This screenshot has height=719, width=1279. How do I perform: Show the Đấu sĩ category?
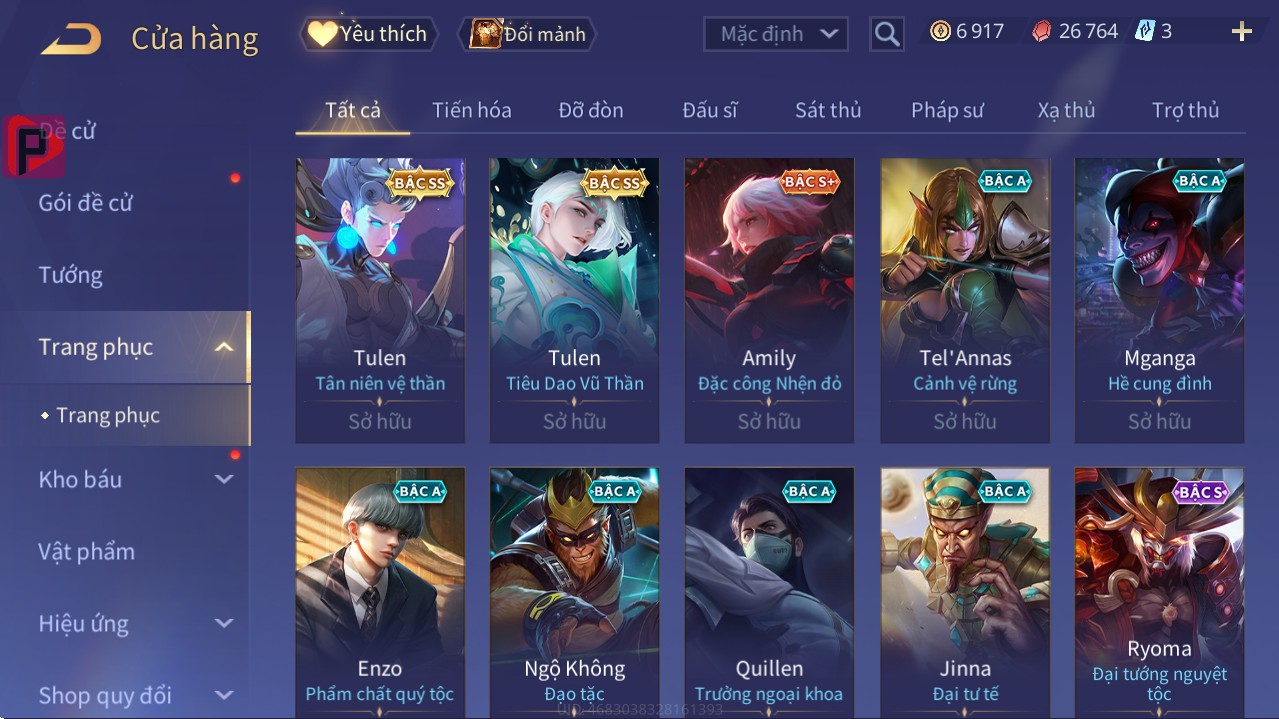(709, 110)
